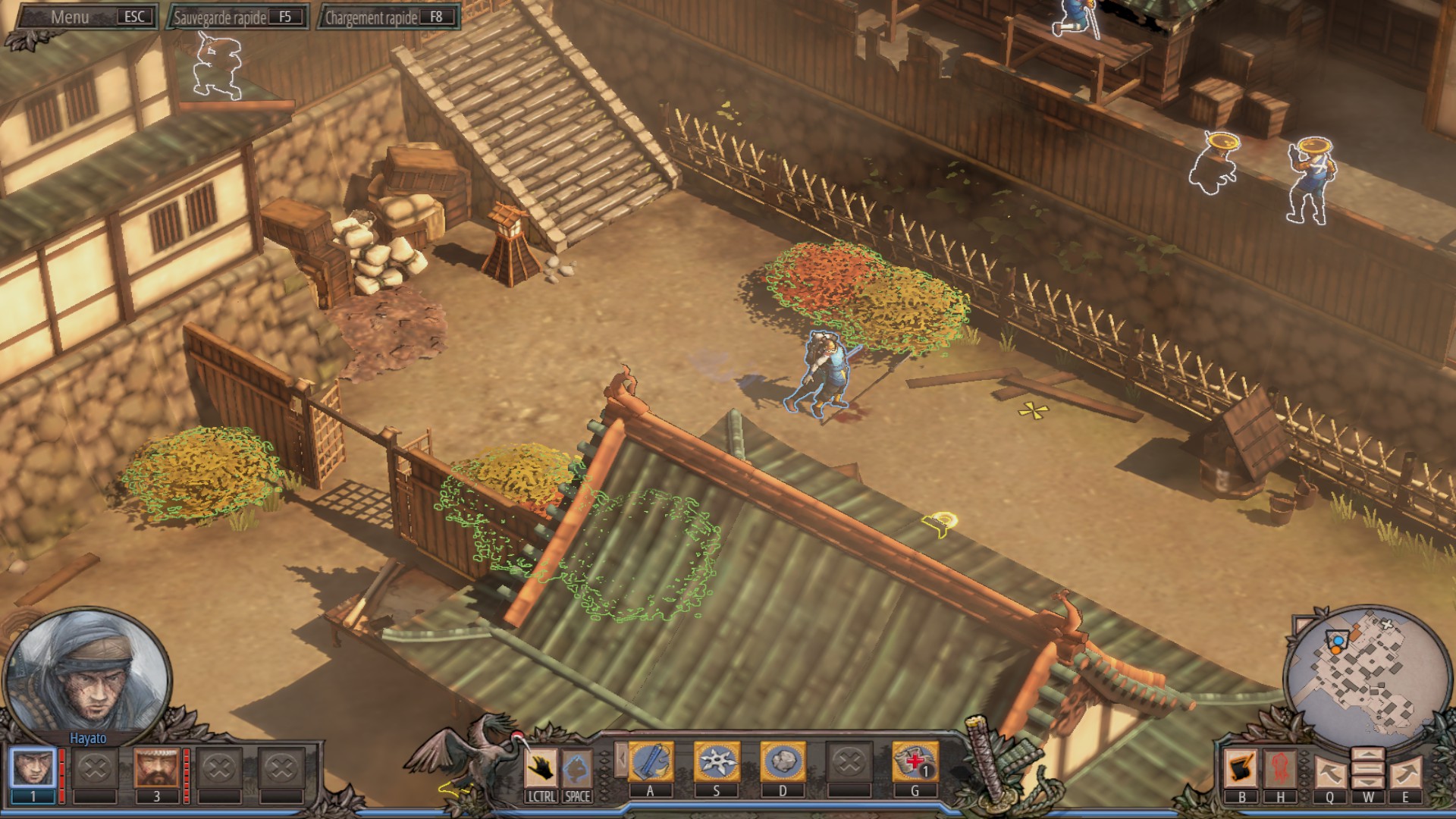1456x819 pixels.
Task: Toggle the blue shadow mode icon
Action: pos(577,768)
